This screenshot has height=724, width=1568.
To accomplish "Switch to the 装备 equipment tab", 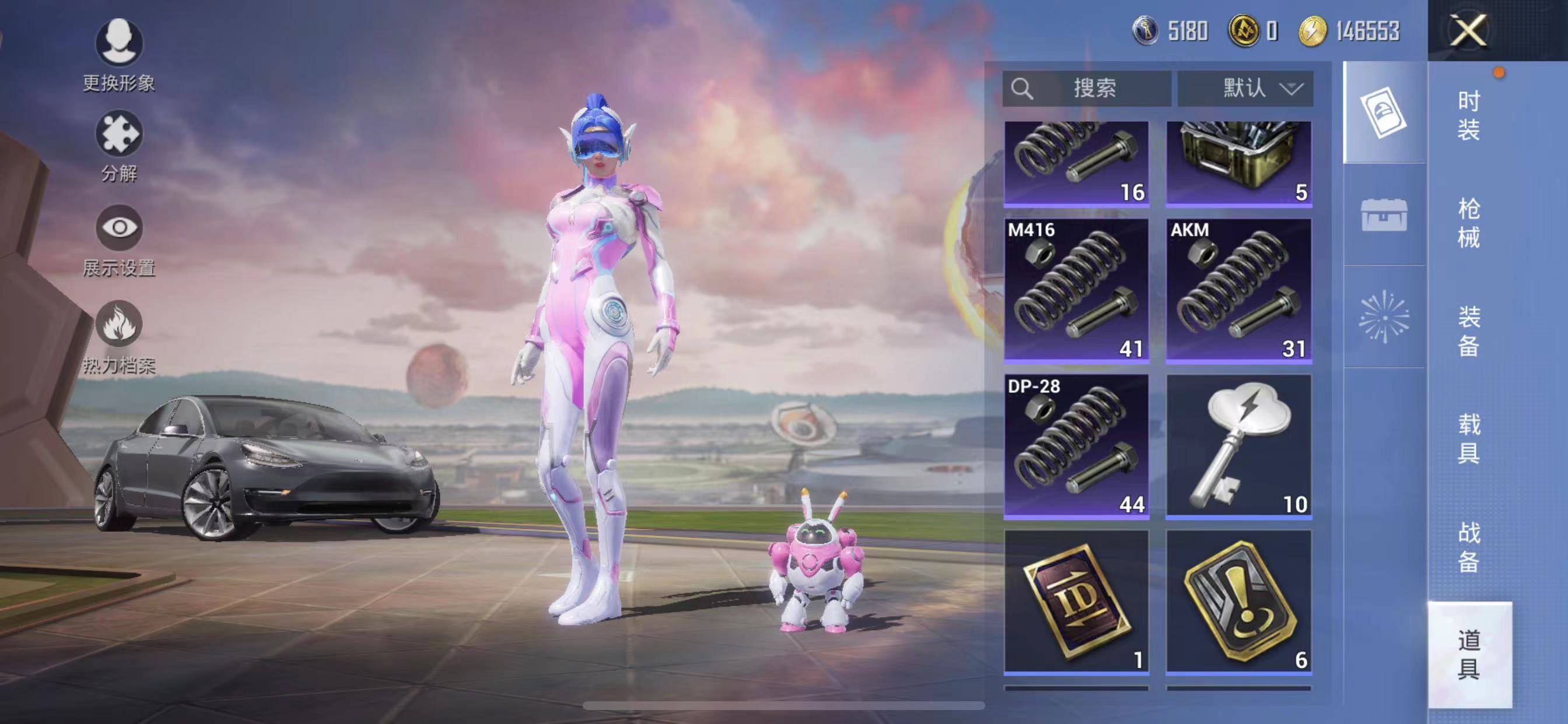I will pyautogui.click(x=1468, y=331).
